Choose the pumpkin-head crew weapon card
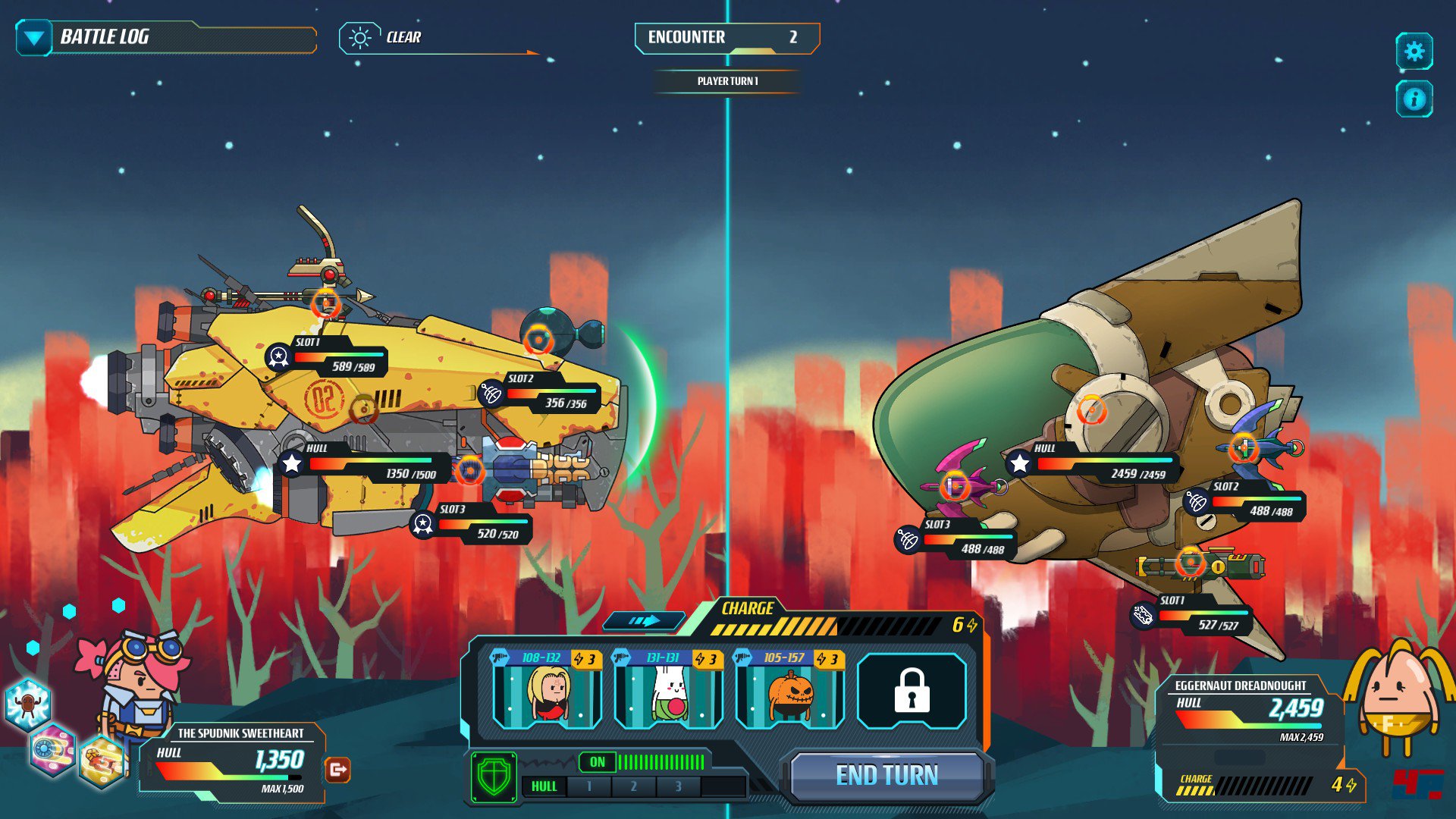This screenshot has height=819, width=1456. click(789, 689)
